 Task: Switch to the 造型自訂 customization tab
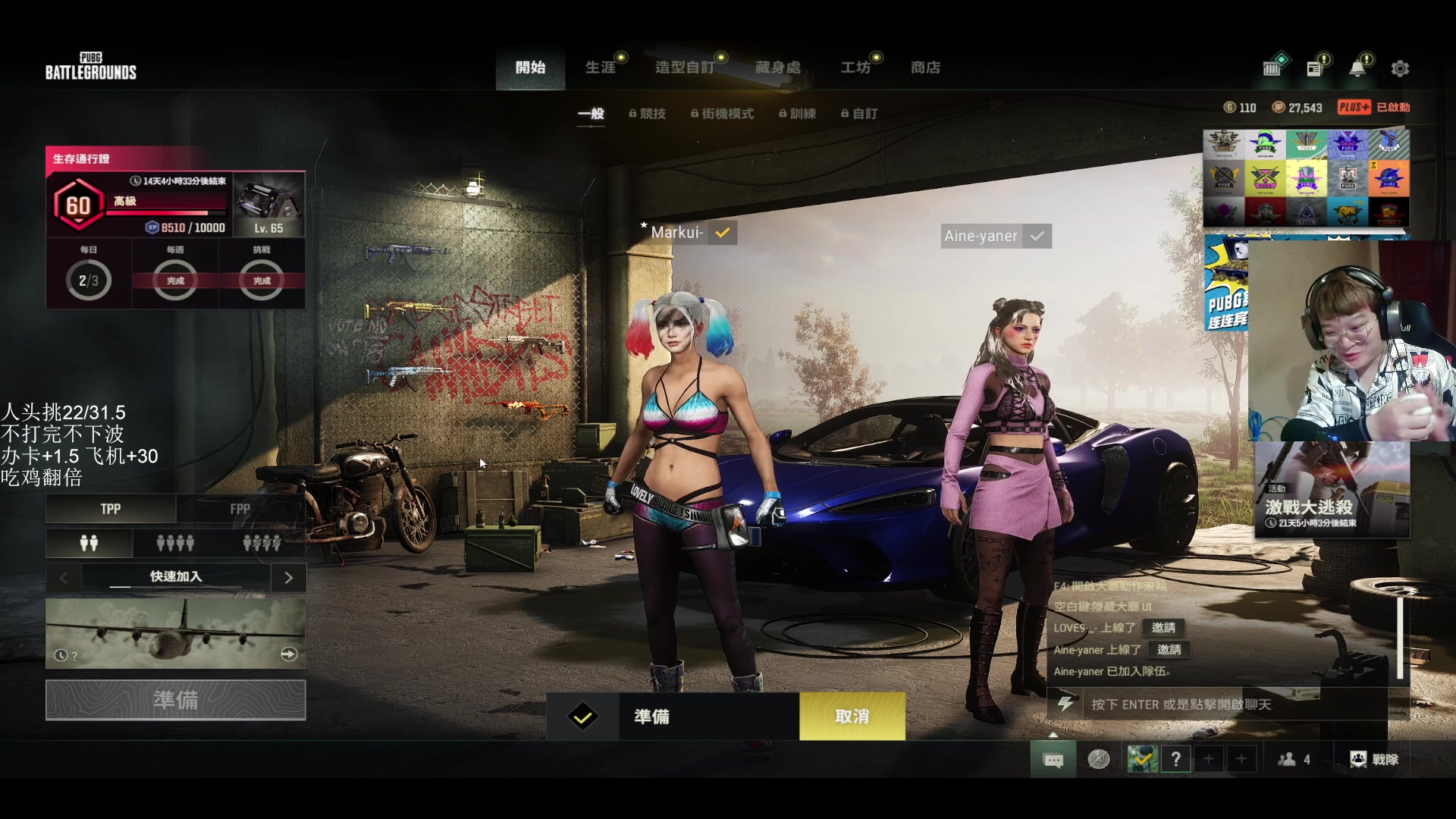point(685,67)
